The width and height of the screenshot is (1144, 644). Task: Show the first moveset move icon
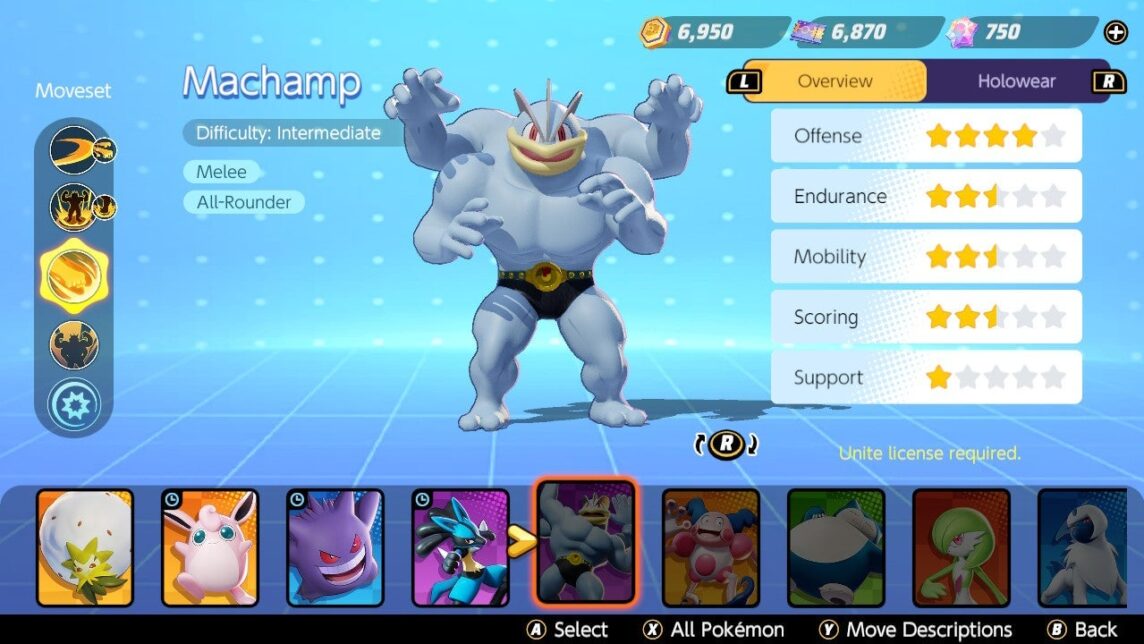click(74, 150)
